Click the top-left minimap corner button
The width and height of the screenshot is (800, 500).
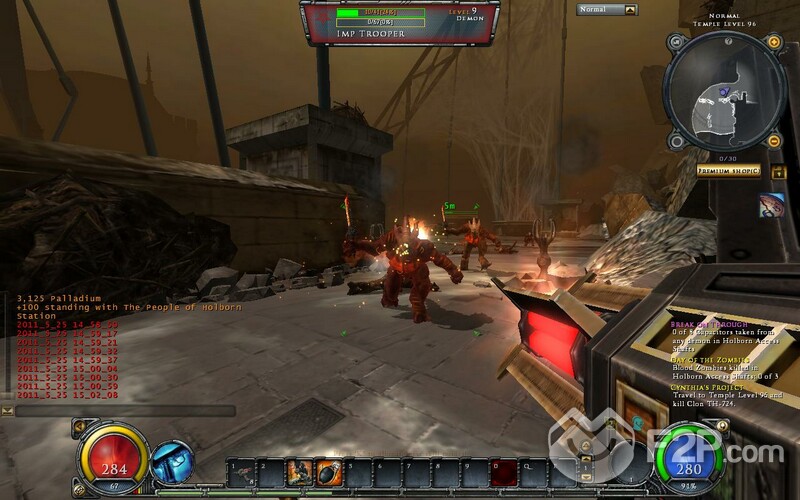pos(675,42)
